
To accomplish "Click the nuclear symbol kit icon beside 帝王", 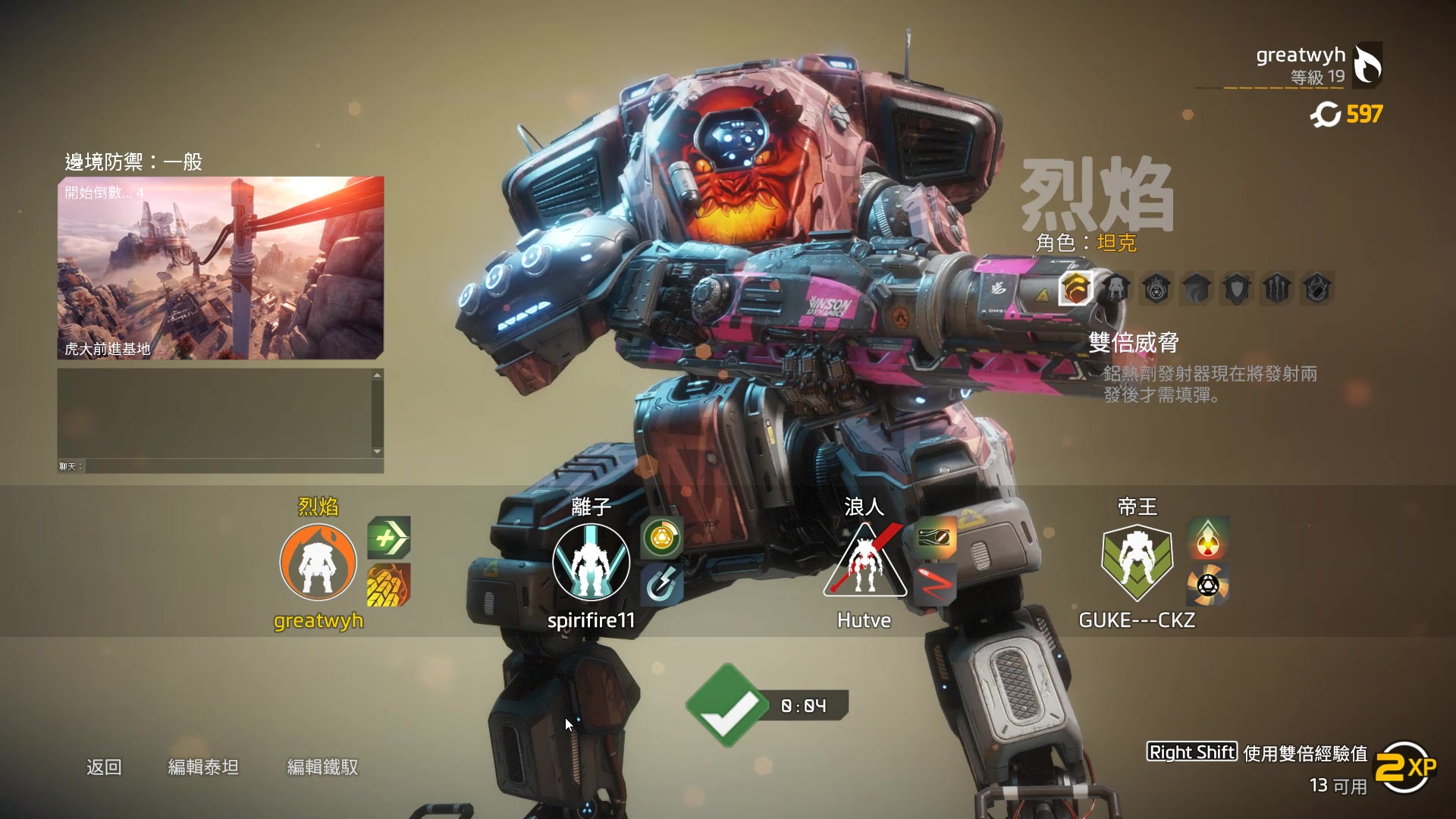I will [x=1207, y=538].
